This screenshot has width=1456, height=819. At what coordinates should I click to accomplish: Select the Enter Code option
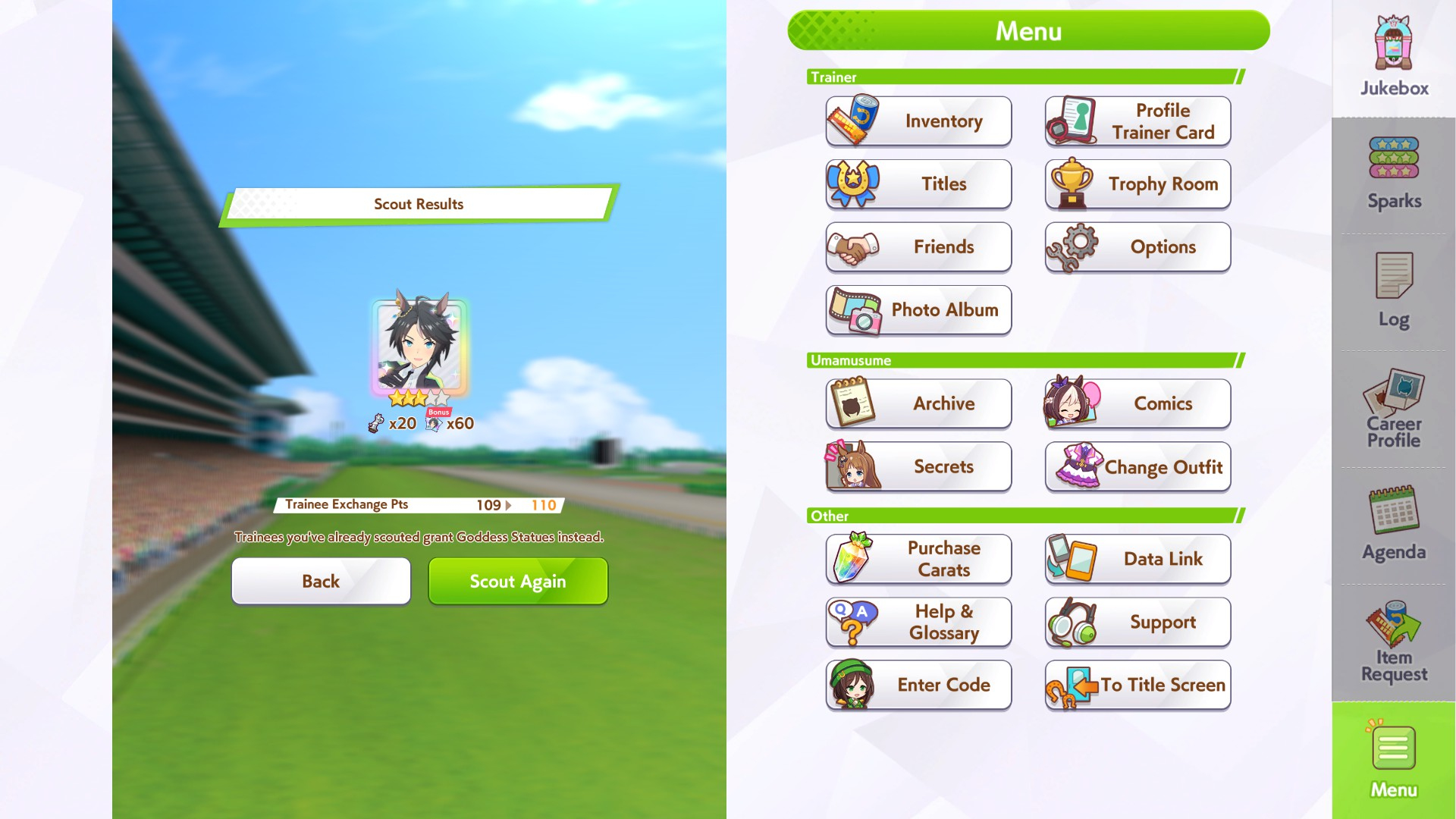tap(918, 685)
